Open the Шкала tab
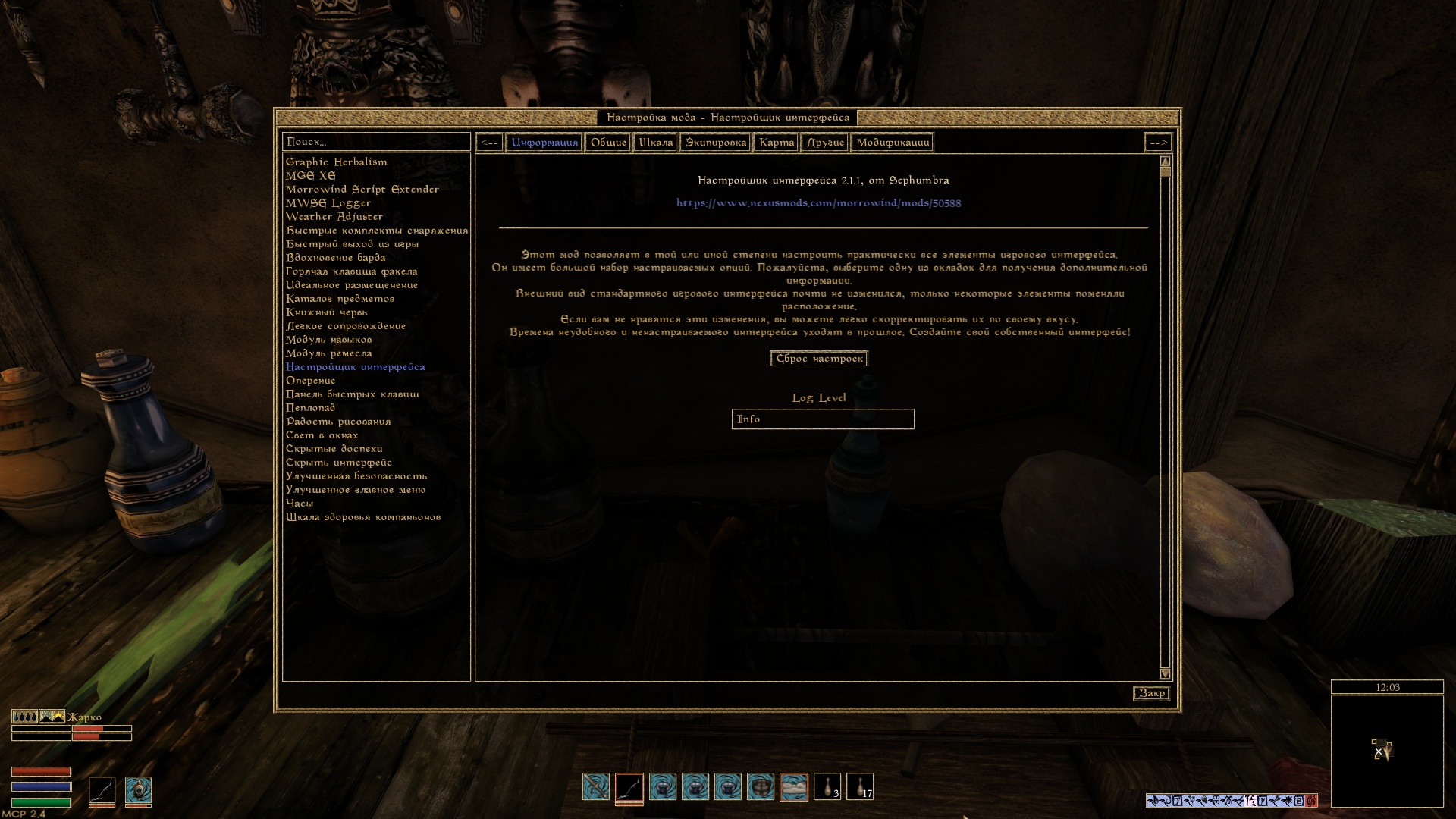1456x819 pixels. [x=655, y=143]
